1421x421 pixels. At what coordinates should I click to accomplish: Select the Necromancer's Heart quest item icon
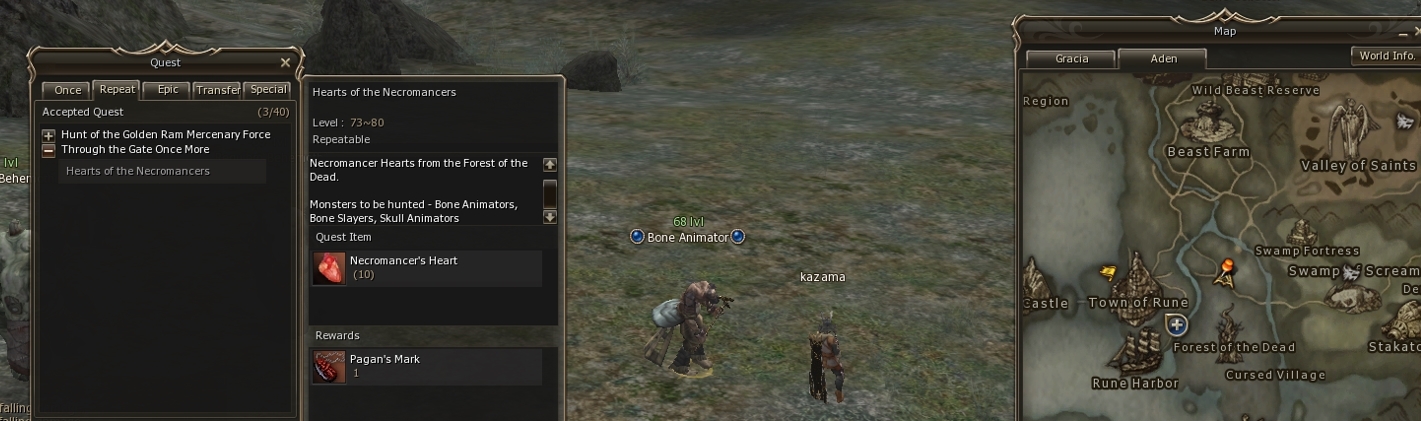(328, 268)
